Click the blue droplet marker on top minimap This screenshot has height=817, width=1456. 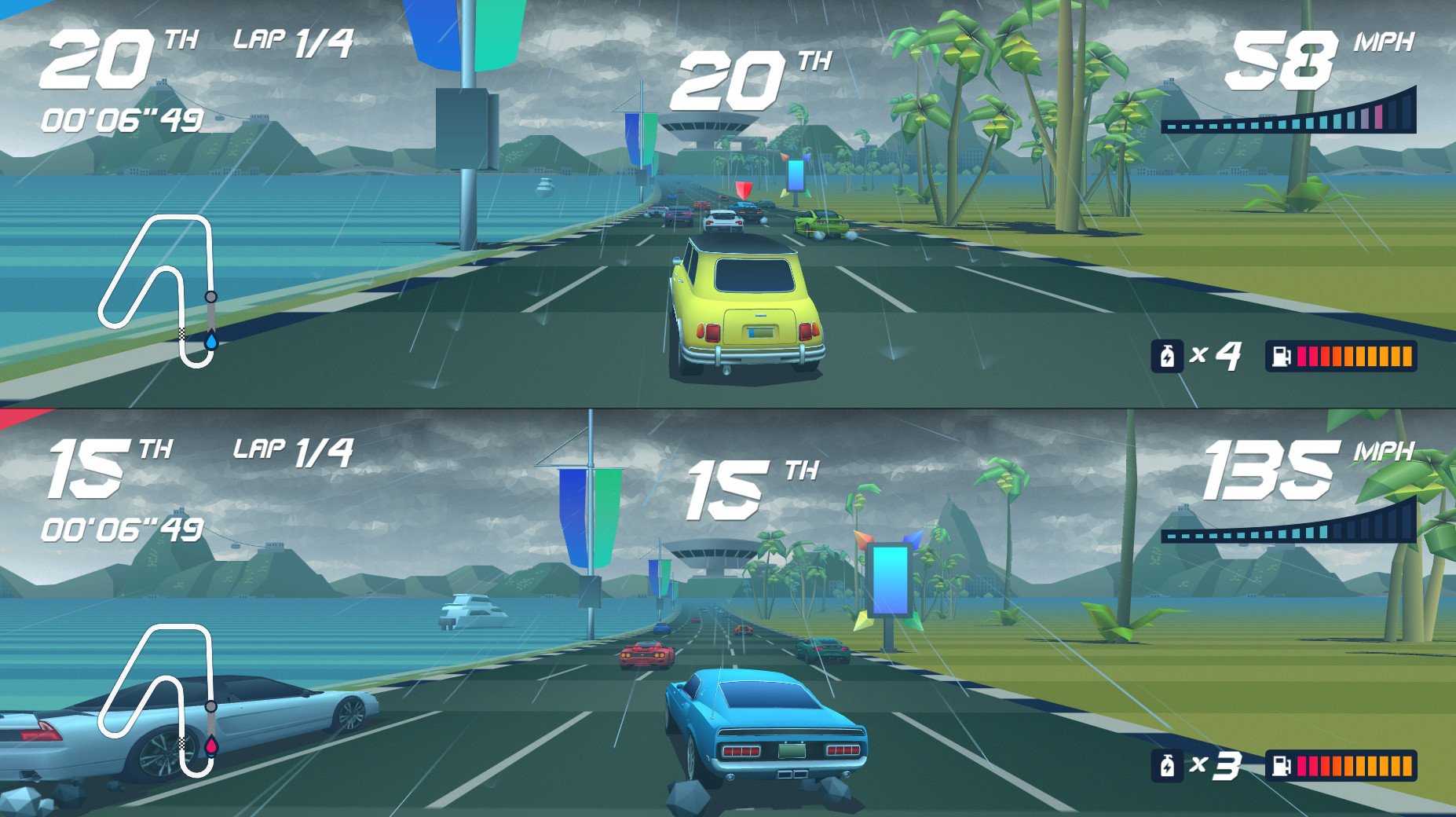(x=210, y=341)
